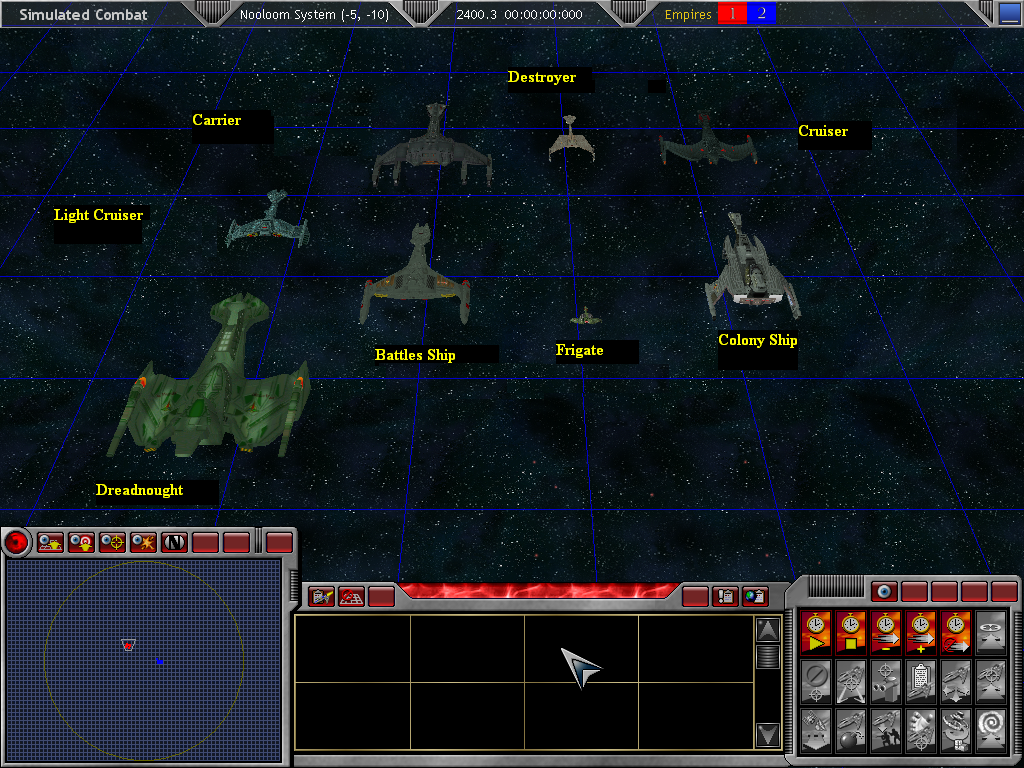The width and height of the screenshot is (1024, 768).
Task: Toggle the eye-with-explosion view filter
Action: [144, 542]
